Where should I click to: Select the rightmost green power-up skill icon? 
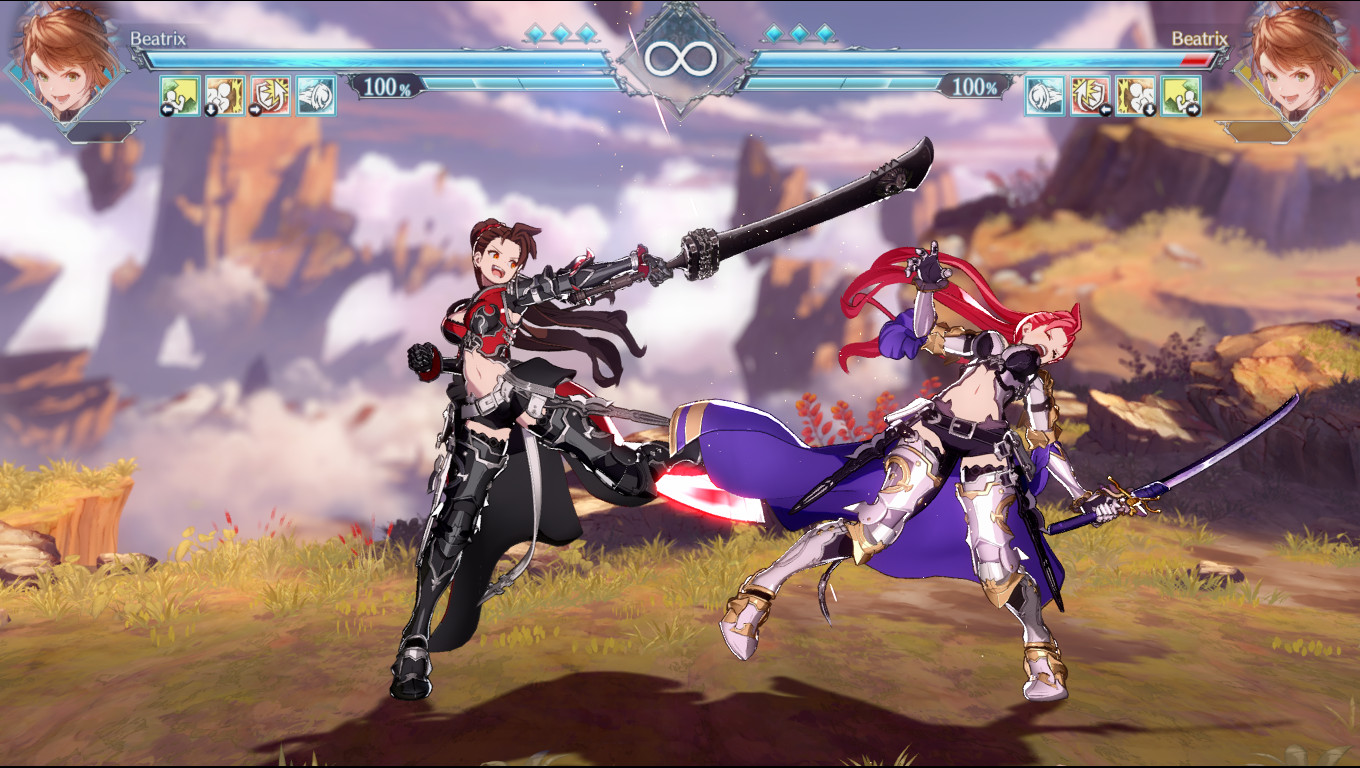tap(1180, 96)
